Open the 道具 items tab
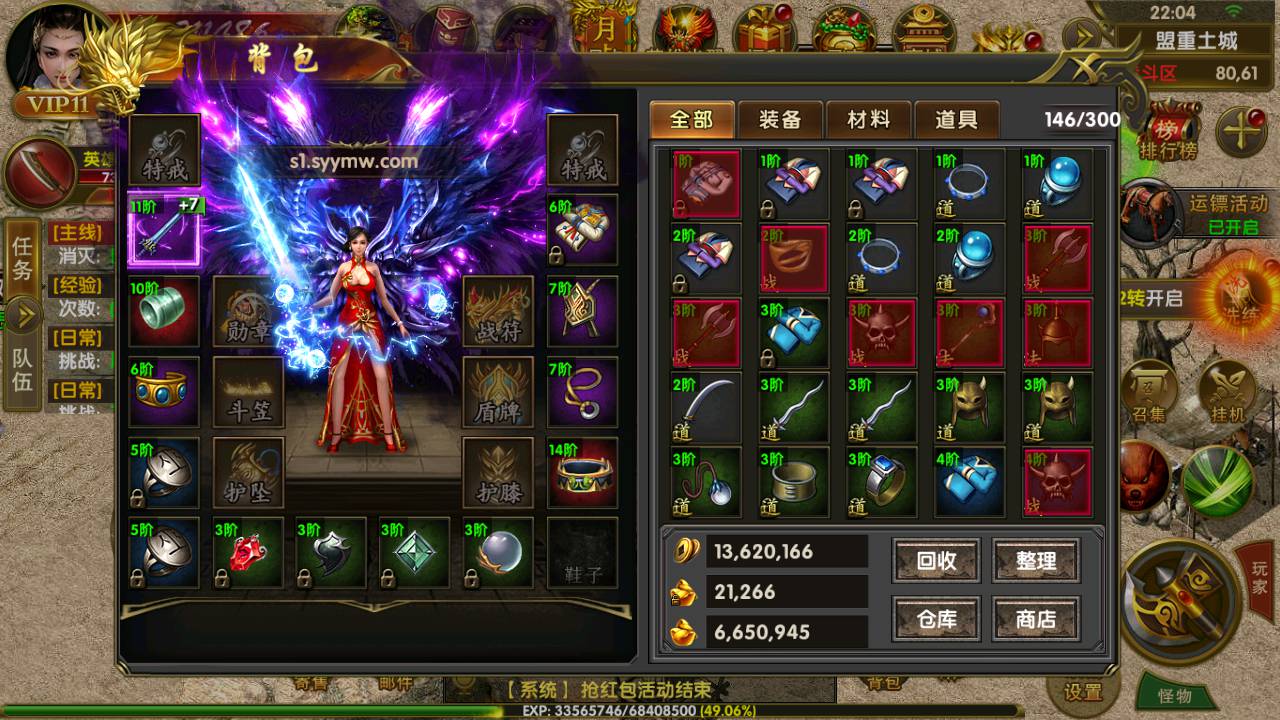 pos(956,120)
